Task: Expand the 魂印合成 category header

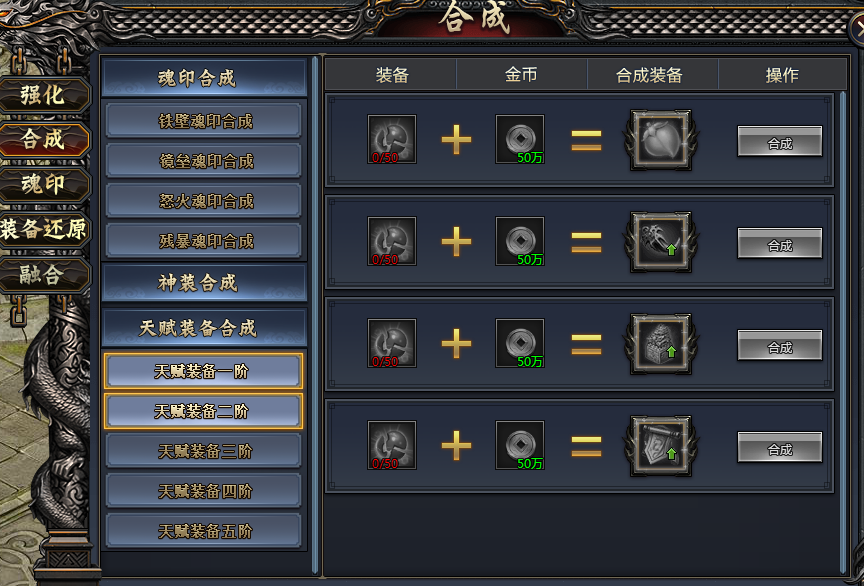Action: tap(204, 78)
